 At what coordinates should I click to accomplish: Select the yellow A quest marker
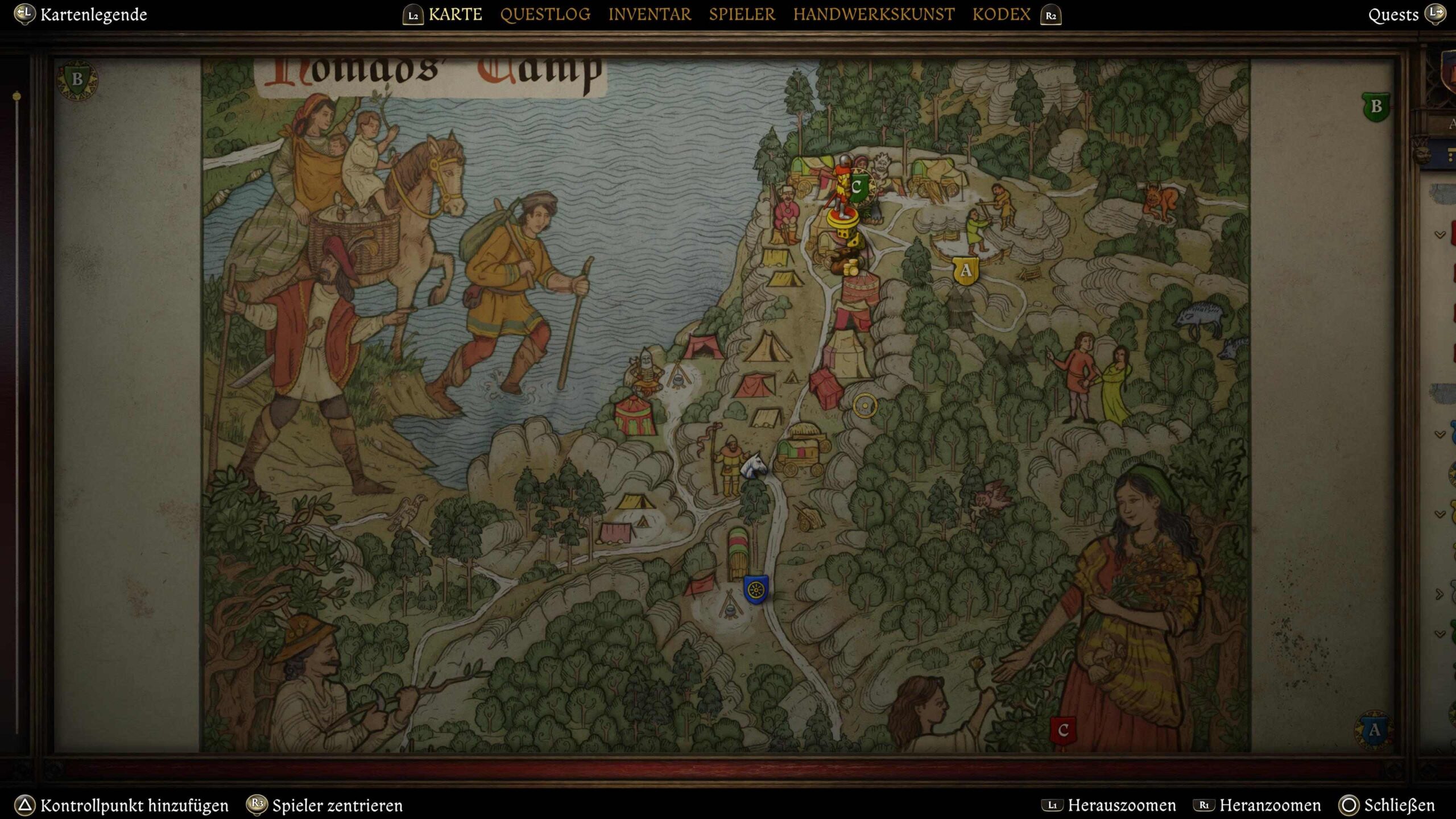point(965,270)
